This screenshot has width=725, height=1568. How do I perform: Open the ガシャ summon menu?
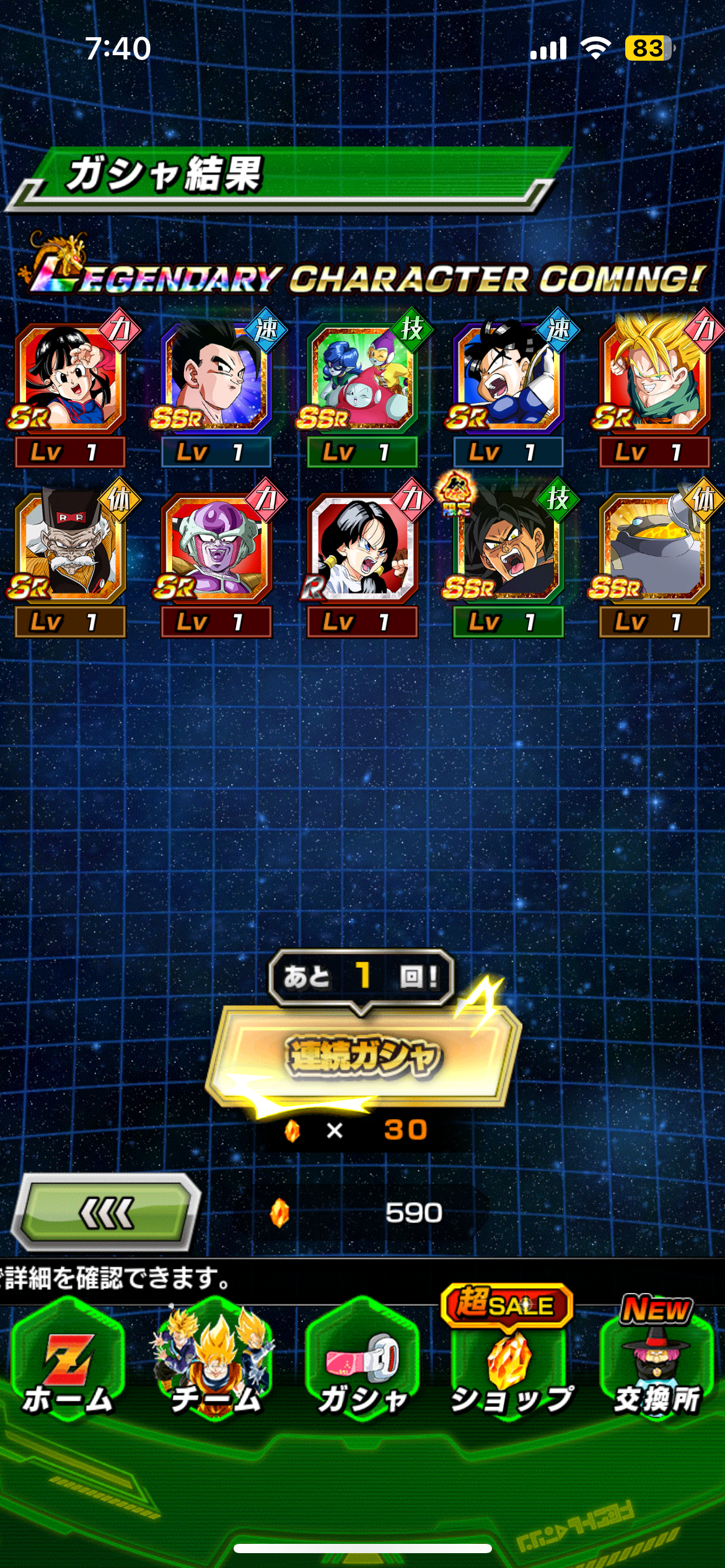(x=363, y=1362)
